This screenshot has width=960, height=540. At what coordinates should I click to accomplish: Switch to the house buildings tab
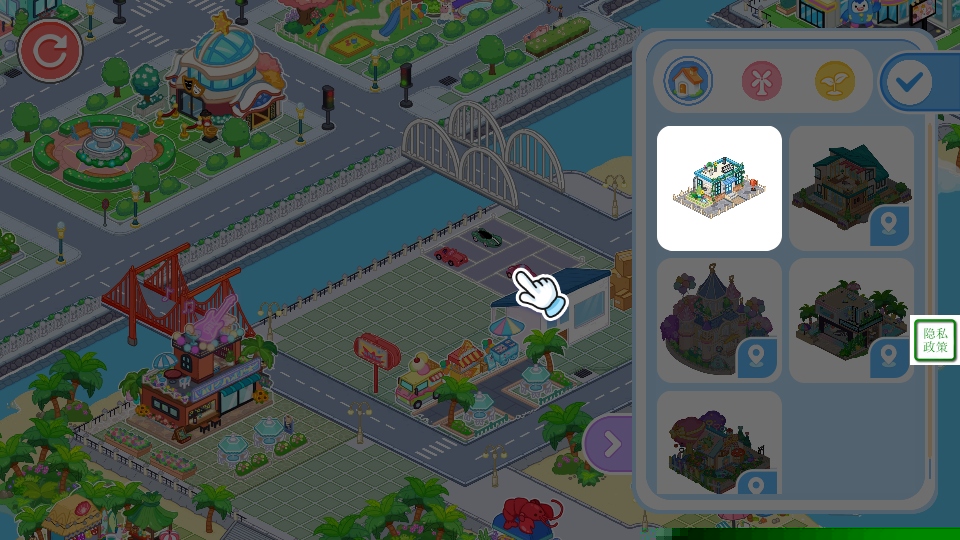(x=688, y=81)
